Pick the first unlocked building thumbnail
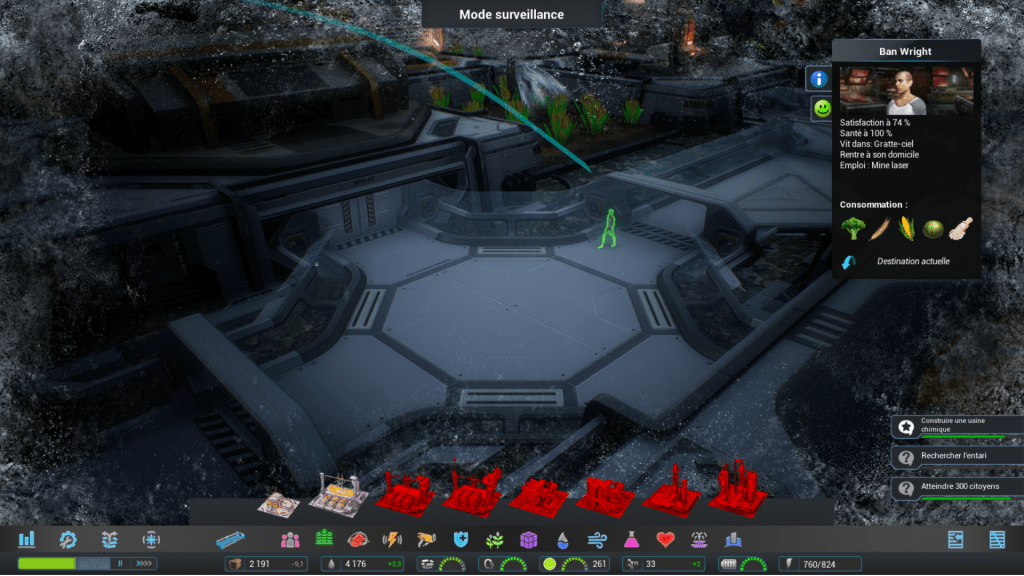This screenshot has width=1024, height=576. click(x=277, y=500)
